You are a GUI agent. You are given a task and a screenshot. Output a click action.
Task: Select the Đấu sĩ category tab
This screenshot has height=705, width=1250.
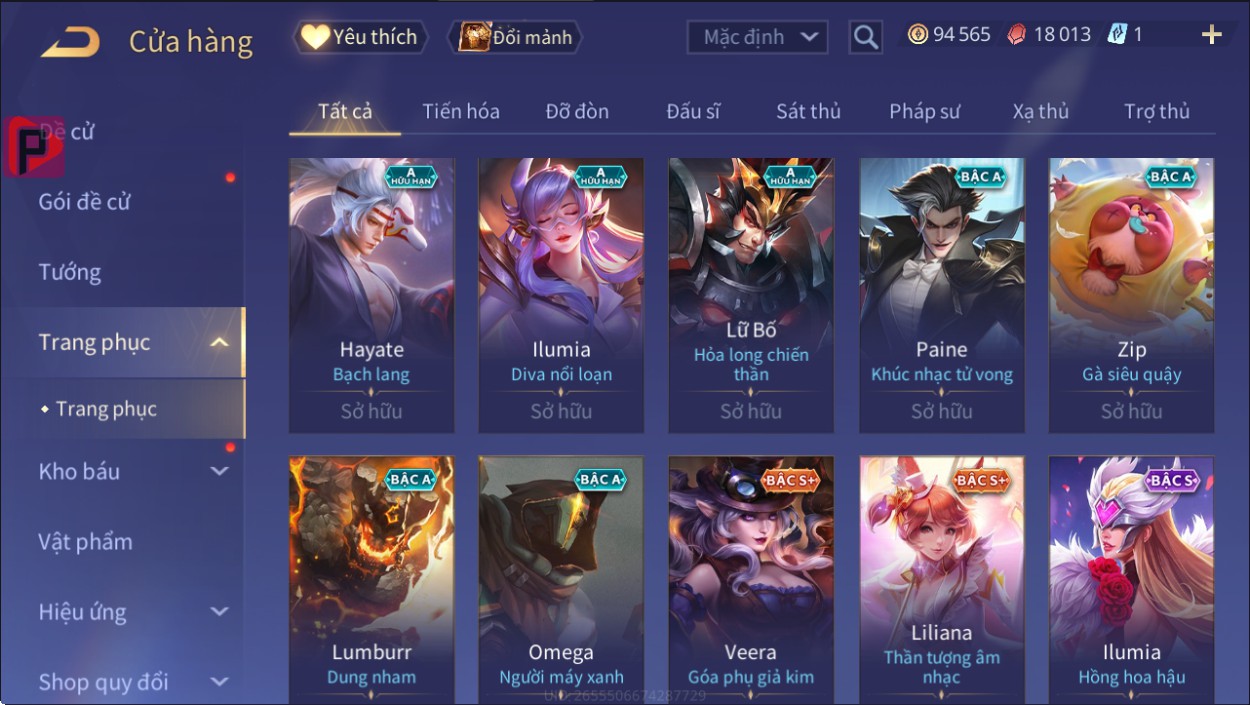[x=693, y=112]
